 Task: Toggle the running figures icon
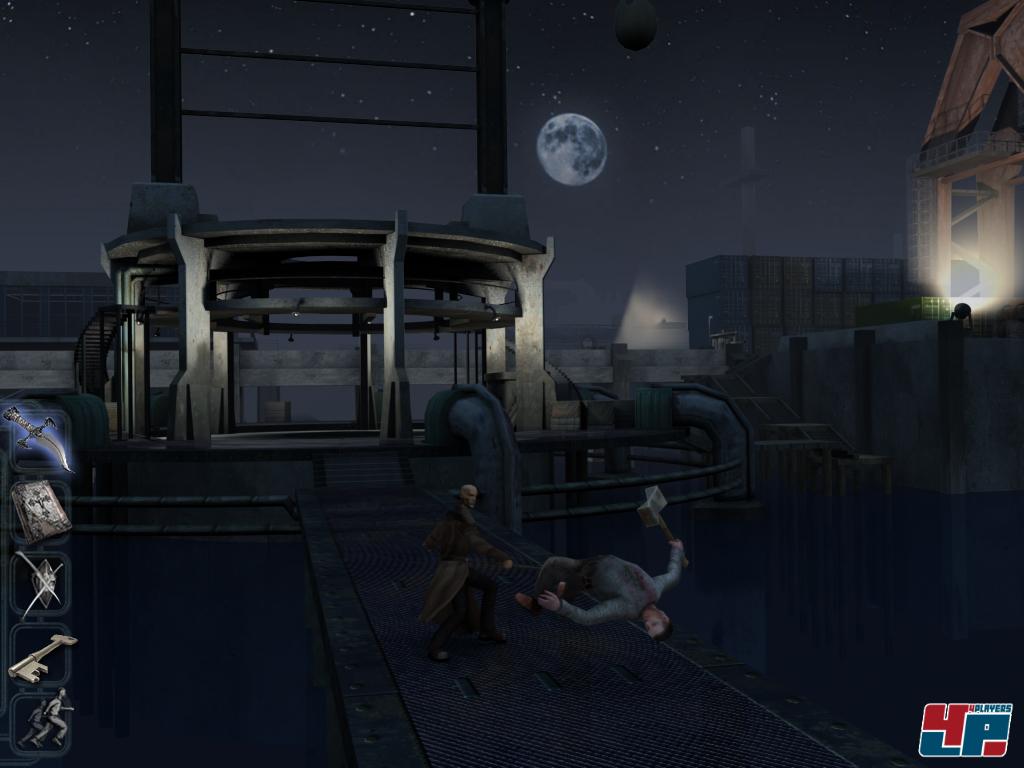[44, 720]
